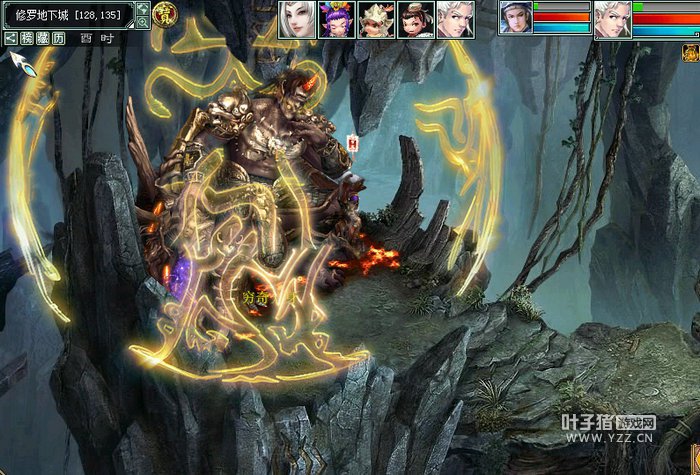Screen dimensions: 700x475
Task: Select the horned-hat team member portrait
Action: pos(375,19)
